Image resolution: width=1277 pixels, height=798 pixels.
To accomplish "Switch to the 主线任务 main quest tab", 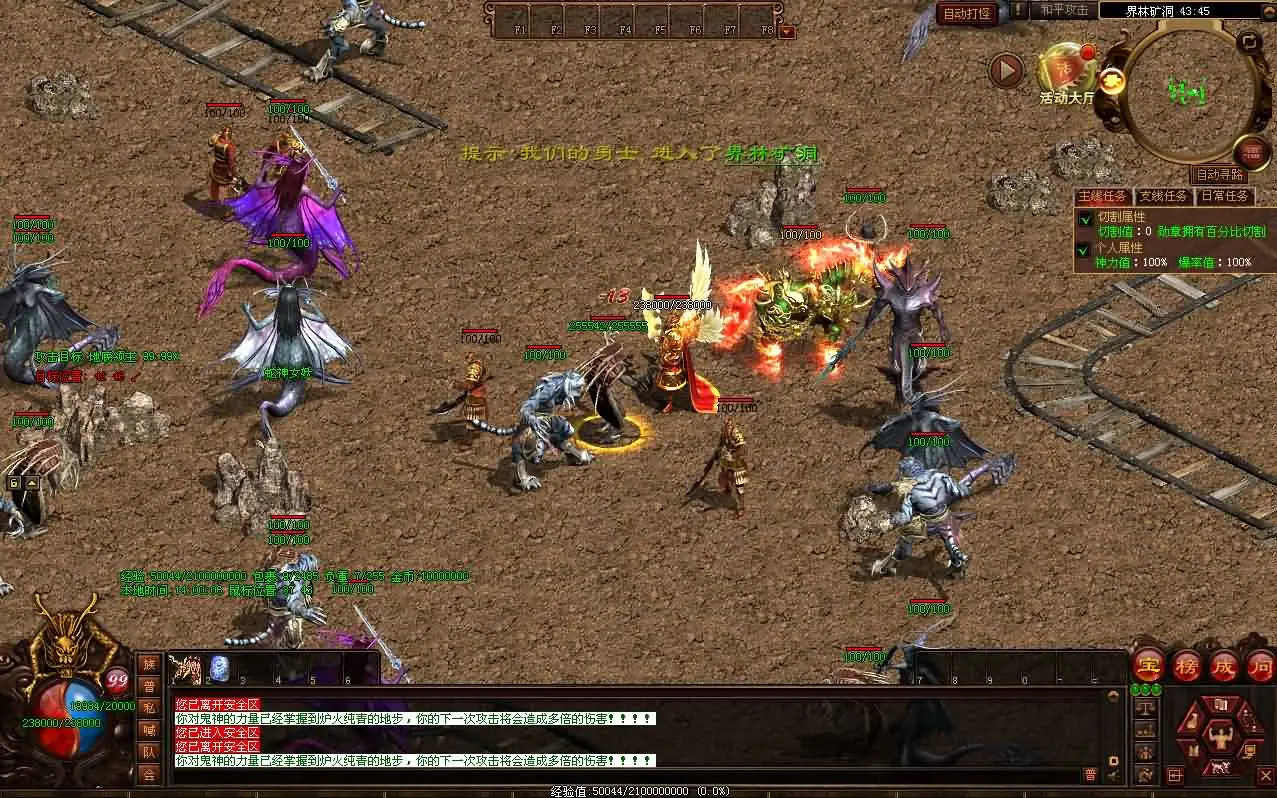I will pyautogui.click(x=1103, y=196).
